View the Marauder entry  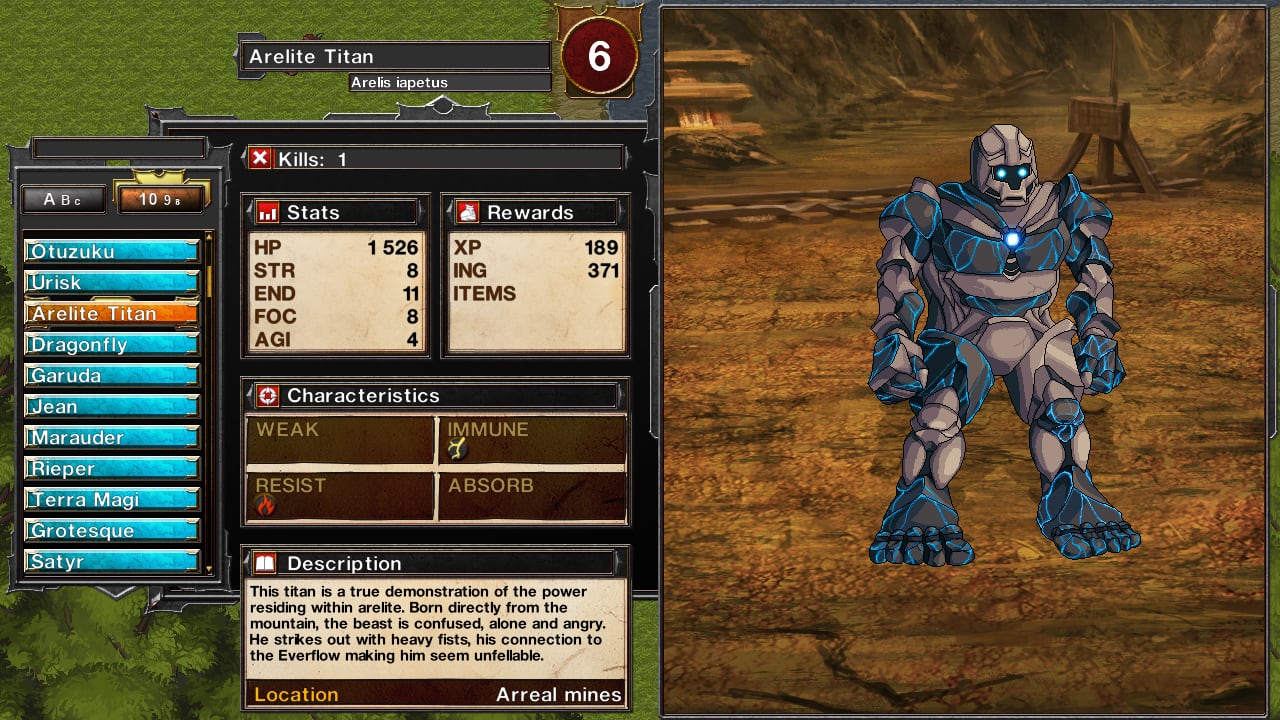pyautogui.click(x=112, y=437)
